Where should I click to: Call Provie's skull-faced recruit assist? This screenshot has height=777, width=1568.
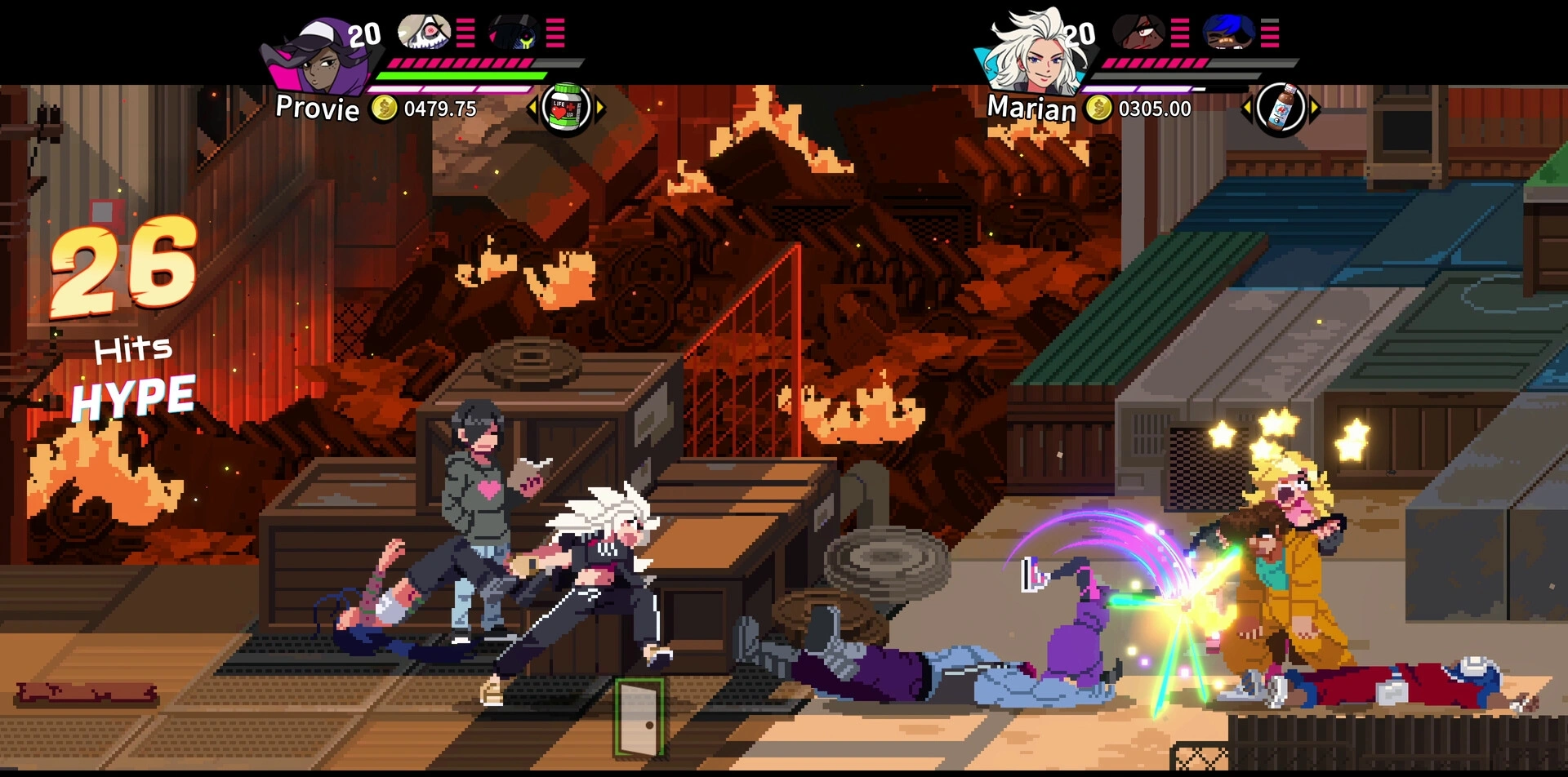pyautogui.click(x=424, y=33)
